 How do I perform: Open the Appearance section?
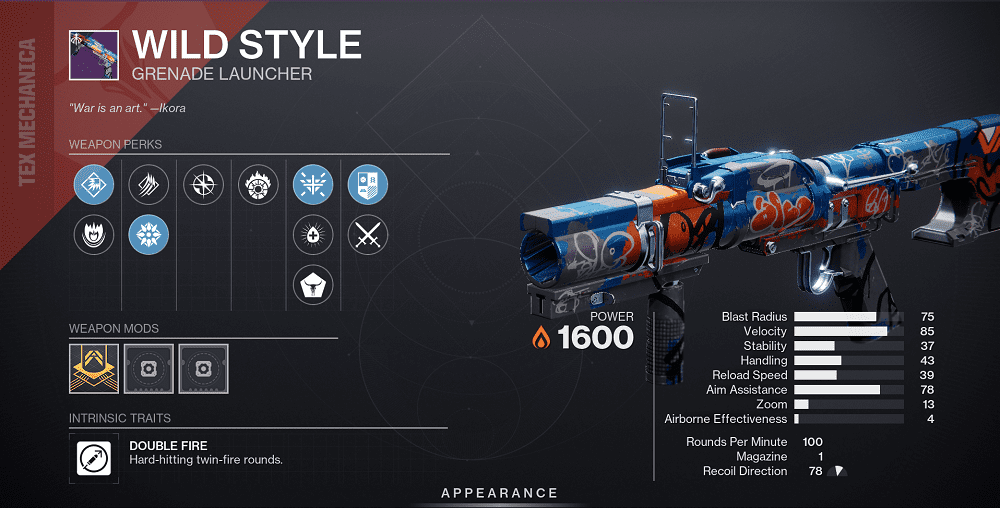[x=500, y=493]
